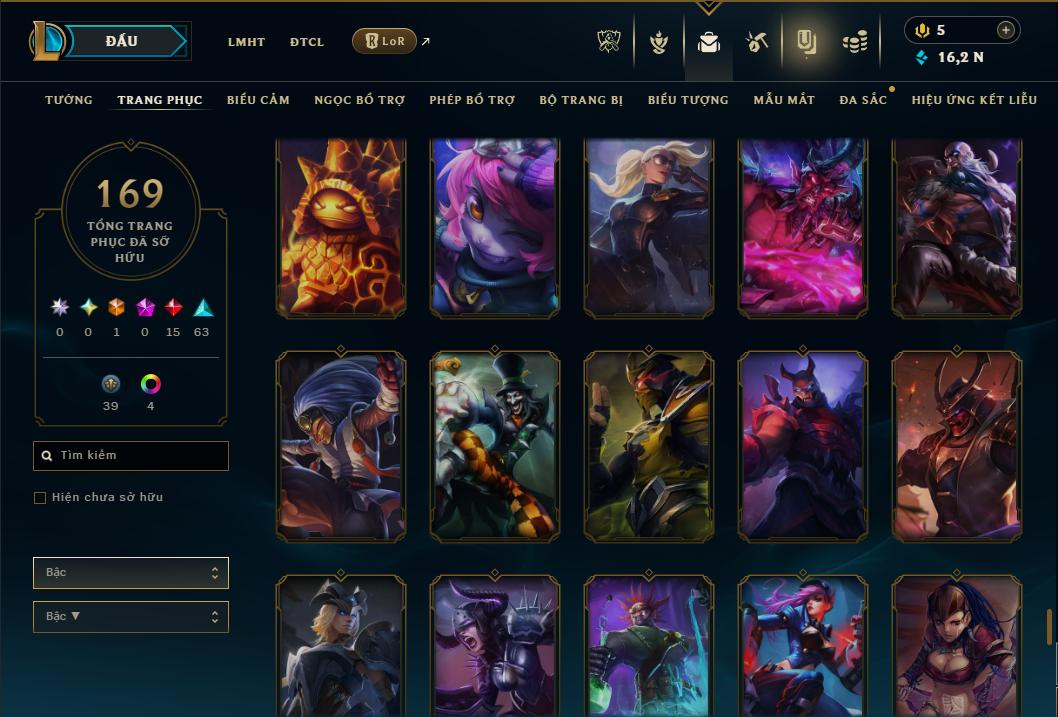Select the PHÉP BỔ TRỢ tab
This screenshot has height=717, width=1058.
pyautogui.click(x=472, y=100)
